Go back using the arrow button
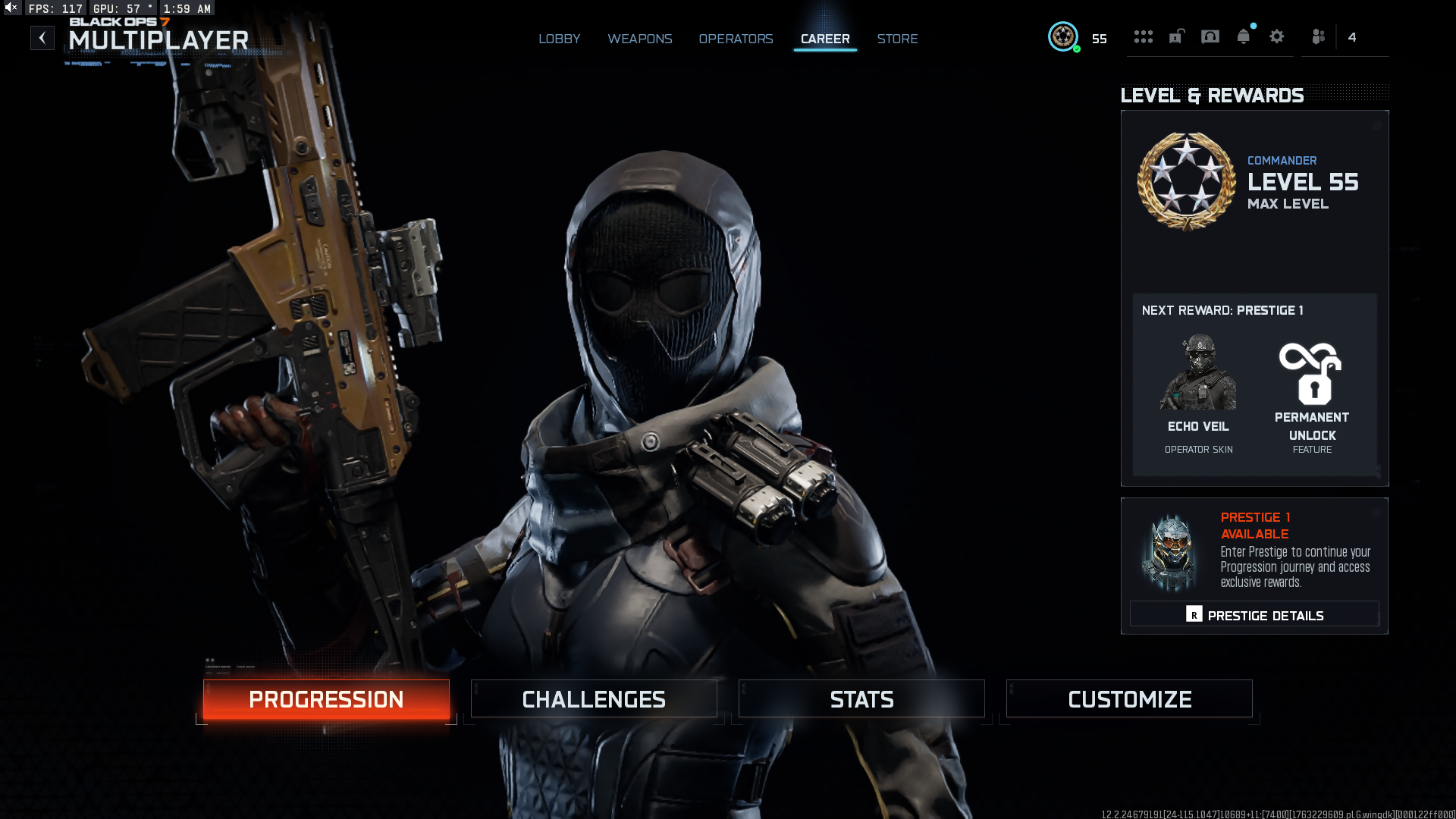 pos(42,38)
